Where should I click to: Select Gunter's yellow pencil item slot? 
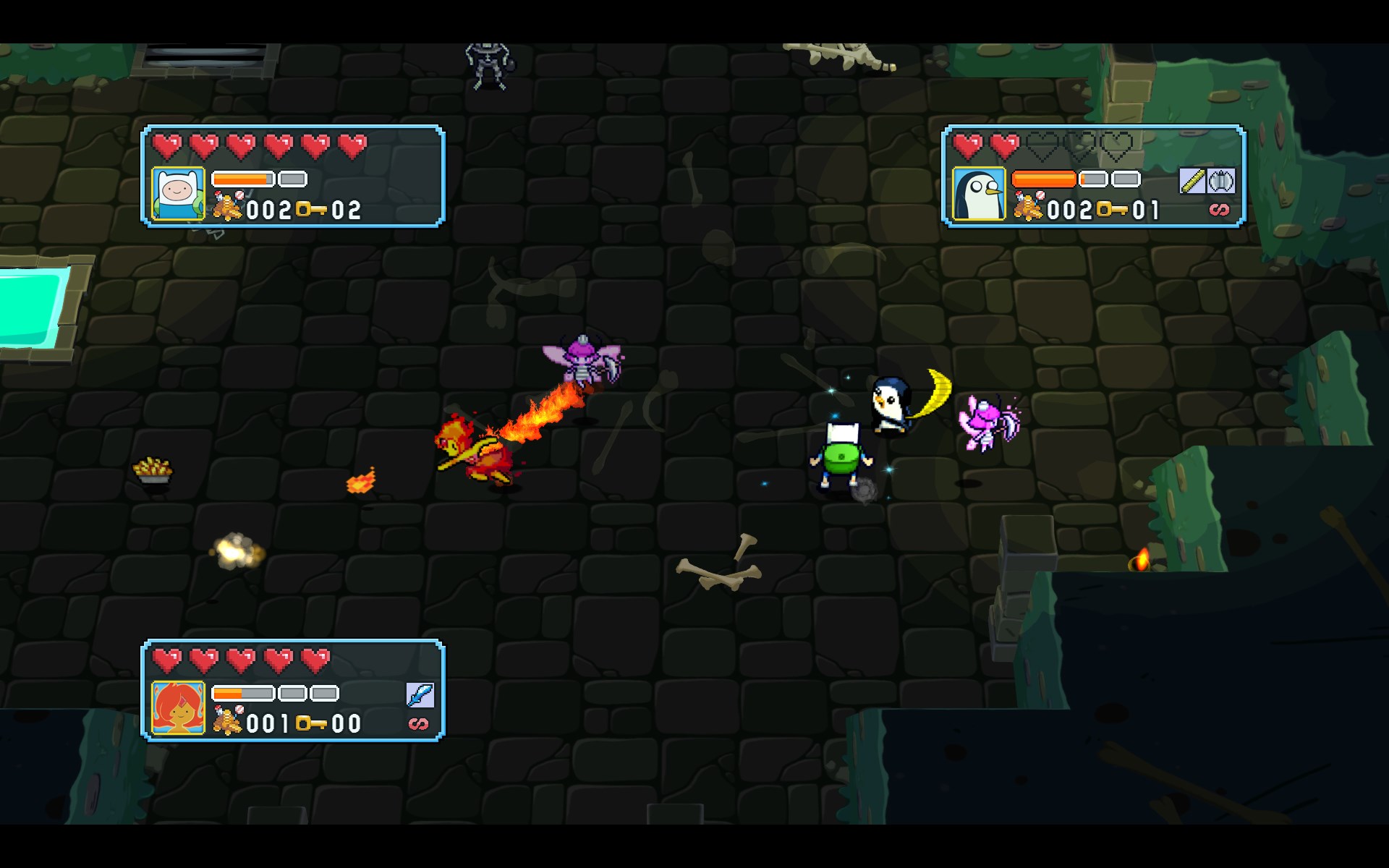(1192, 181)
